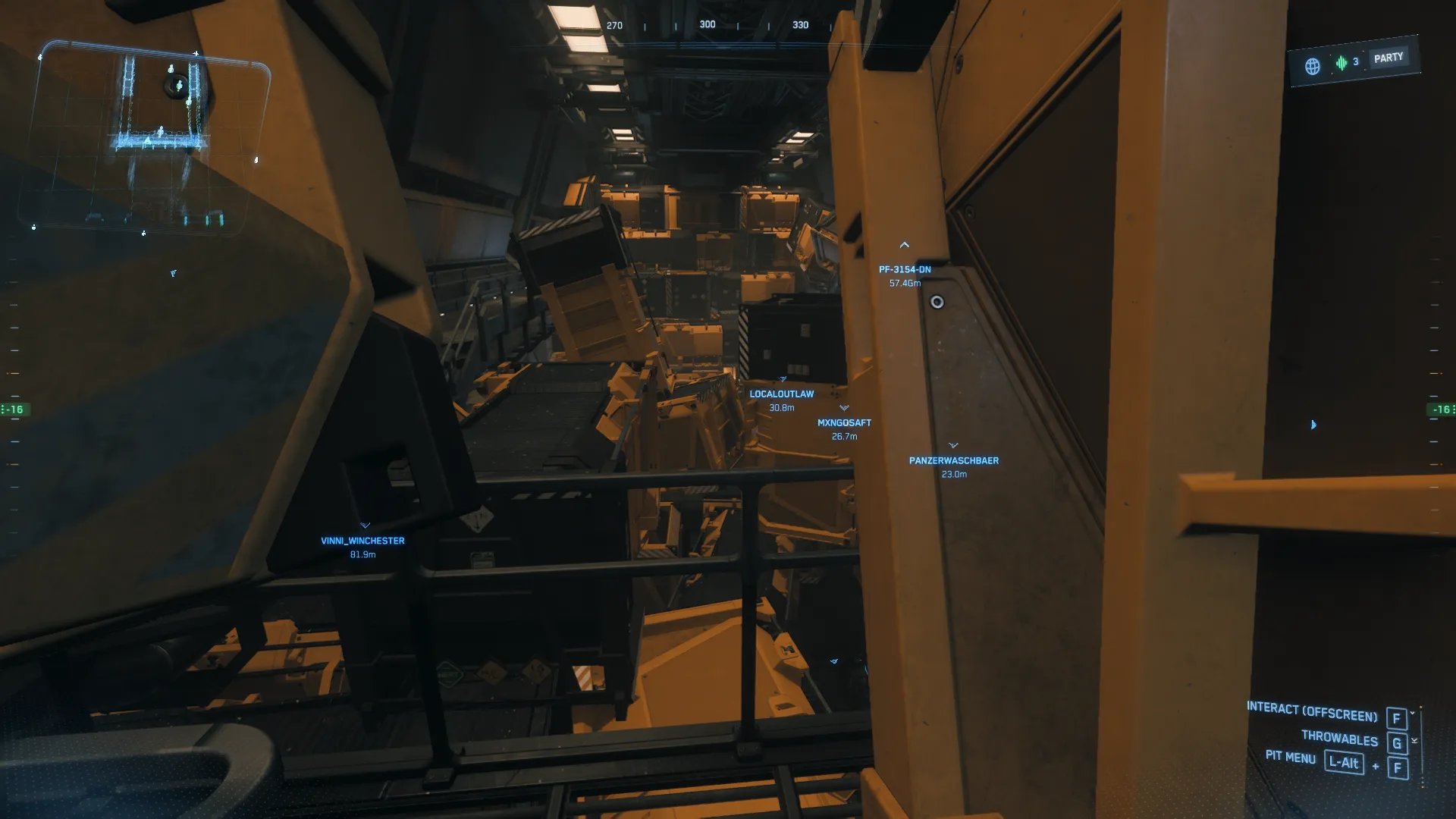Toggle the marker above PANZERWASCHBAER

953,446
